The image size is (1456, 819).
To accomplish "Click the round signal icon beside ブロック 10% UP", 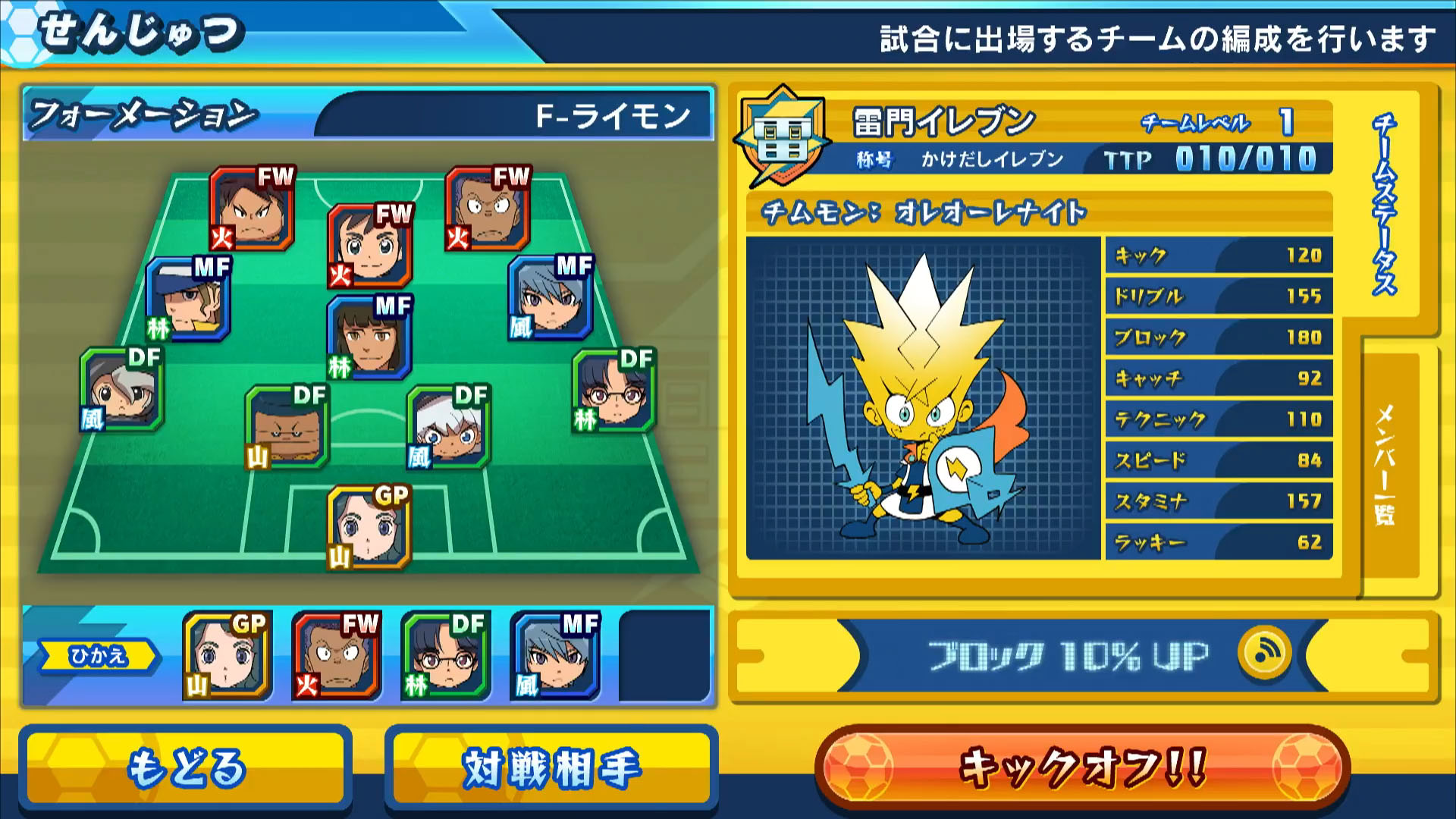I will coord(1264,653).
